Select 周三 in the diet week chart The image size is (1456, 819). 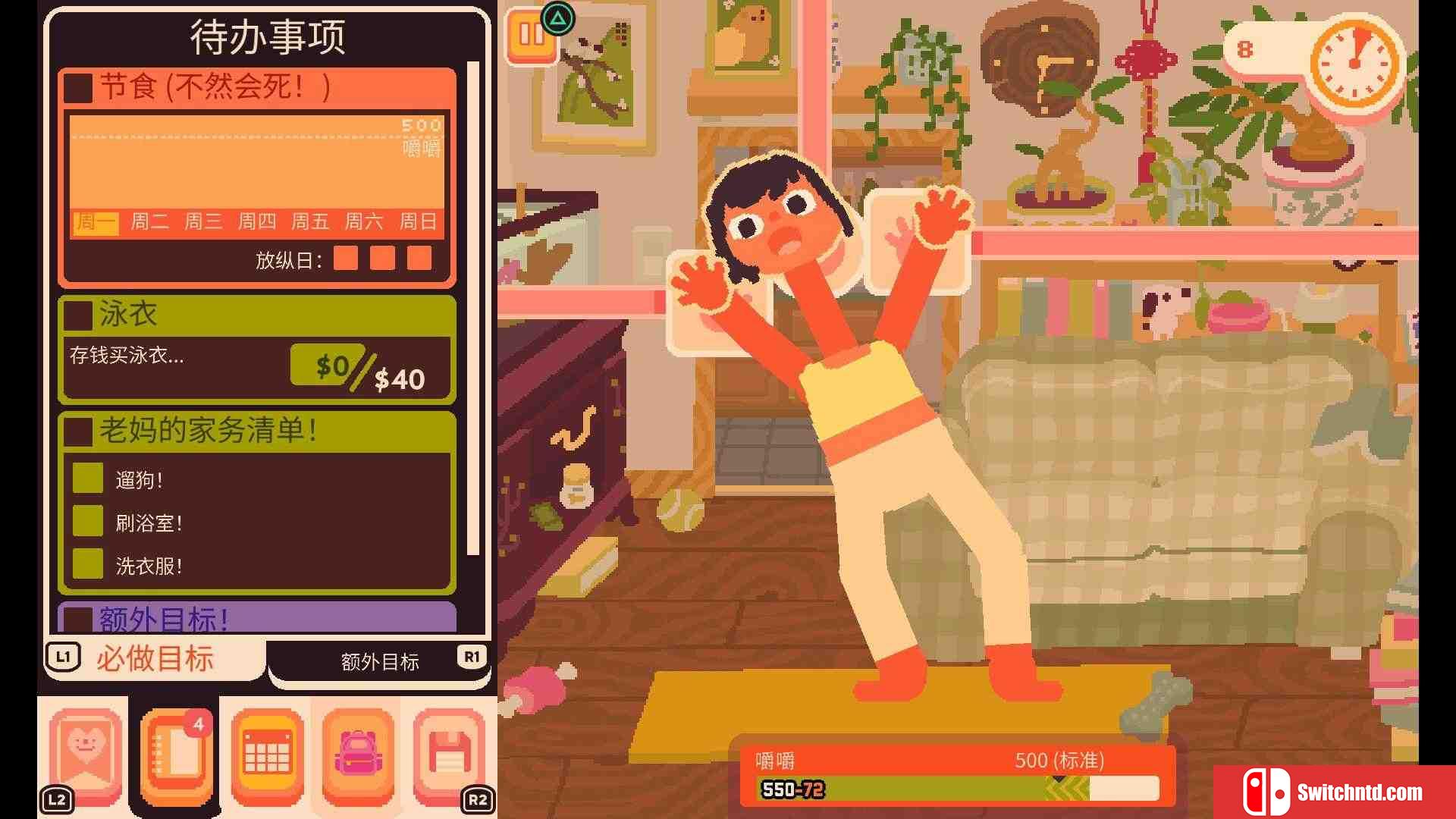click(203, 221)
